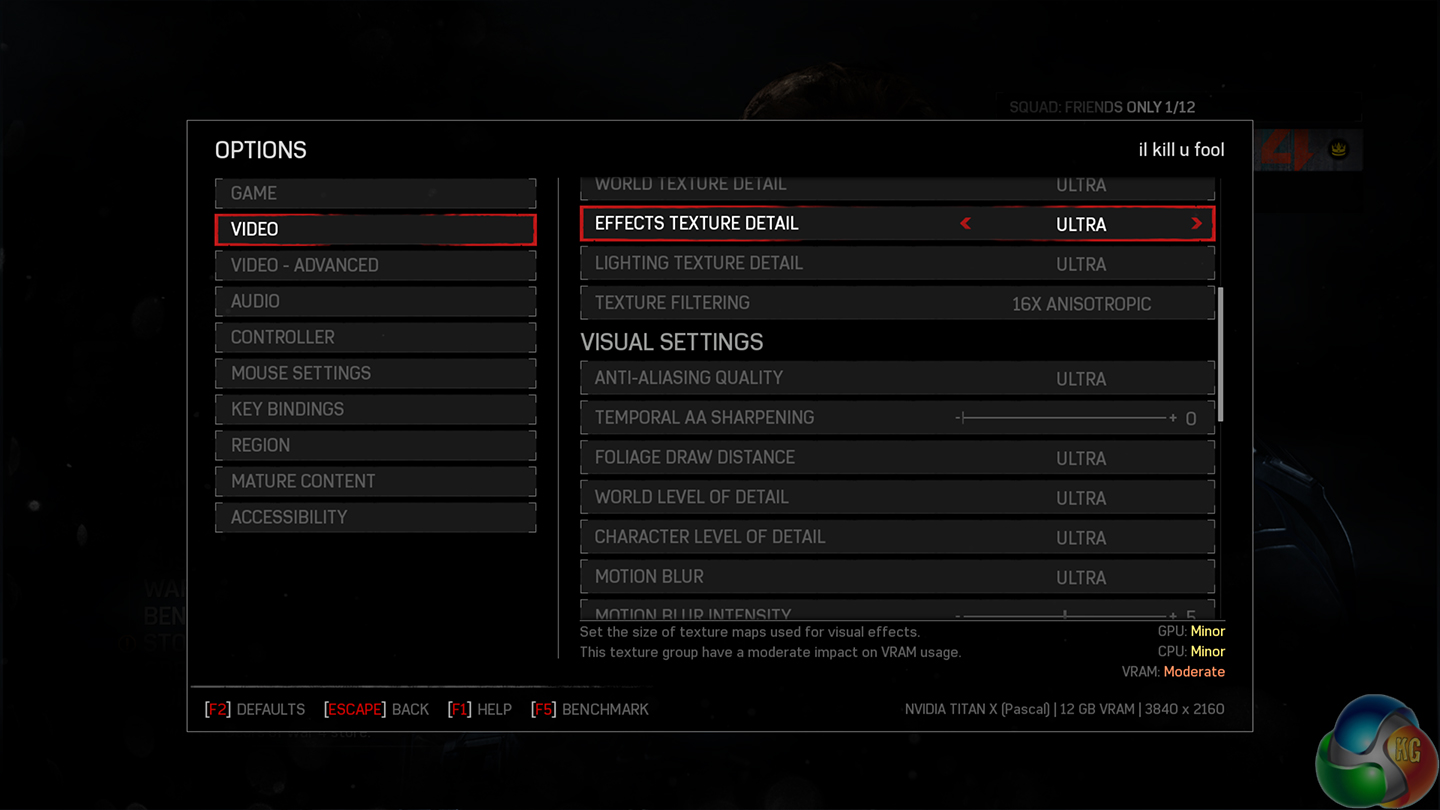1440x810 pixels.
Task: Select the Lighting Texture Detail row
Action: 897,264
